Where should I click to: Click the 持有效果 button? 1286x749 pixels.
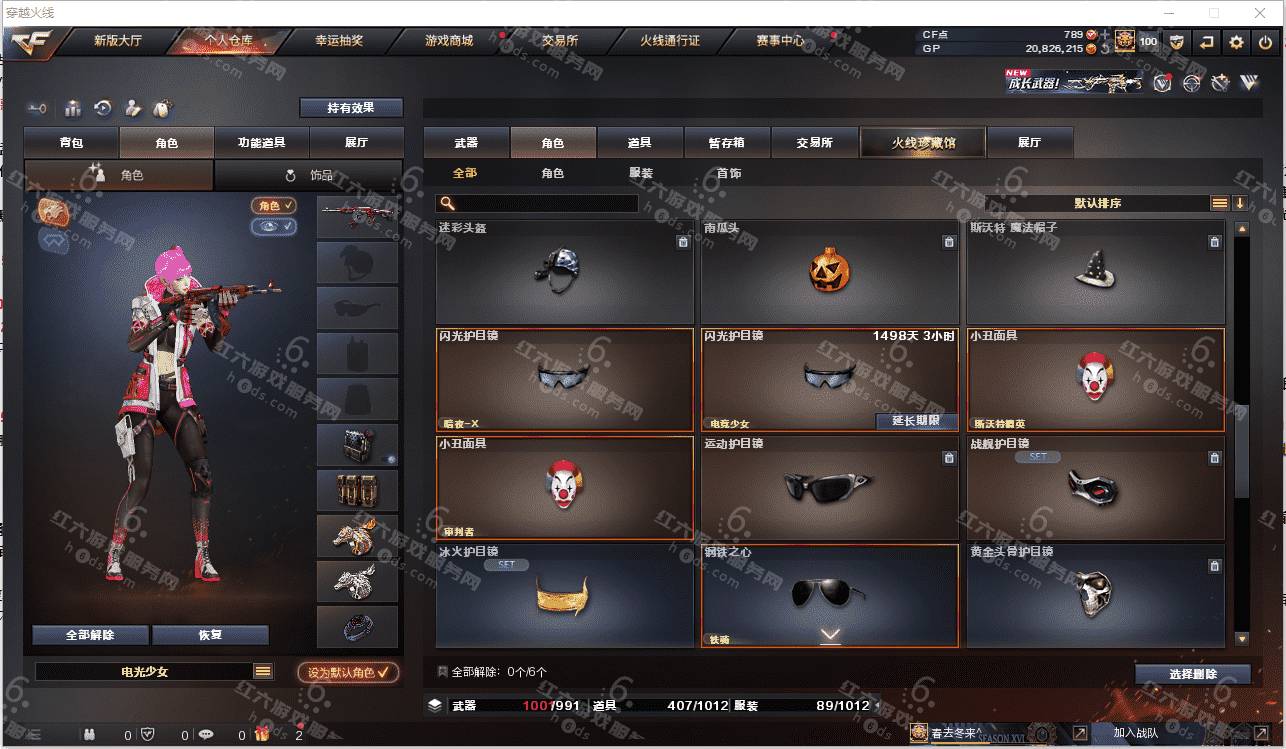(x=351, y=108)
